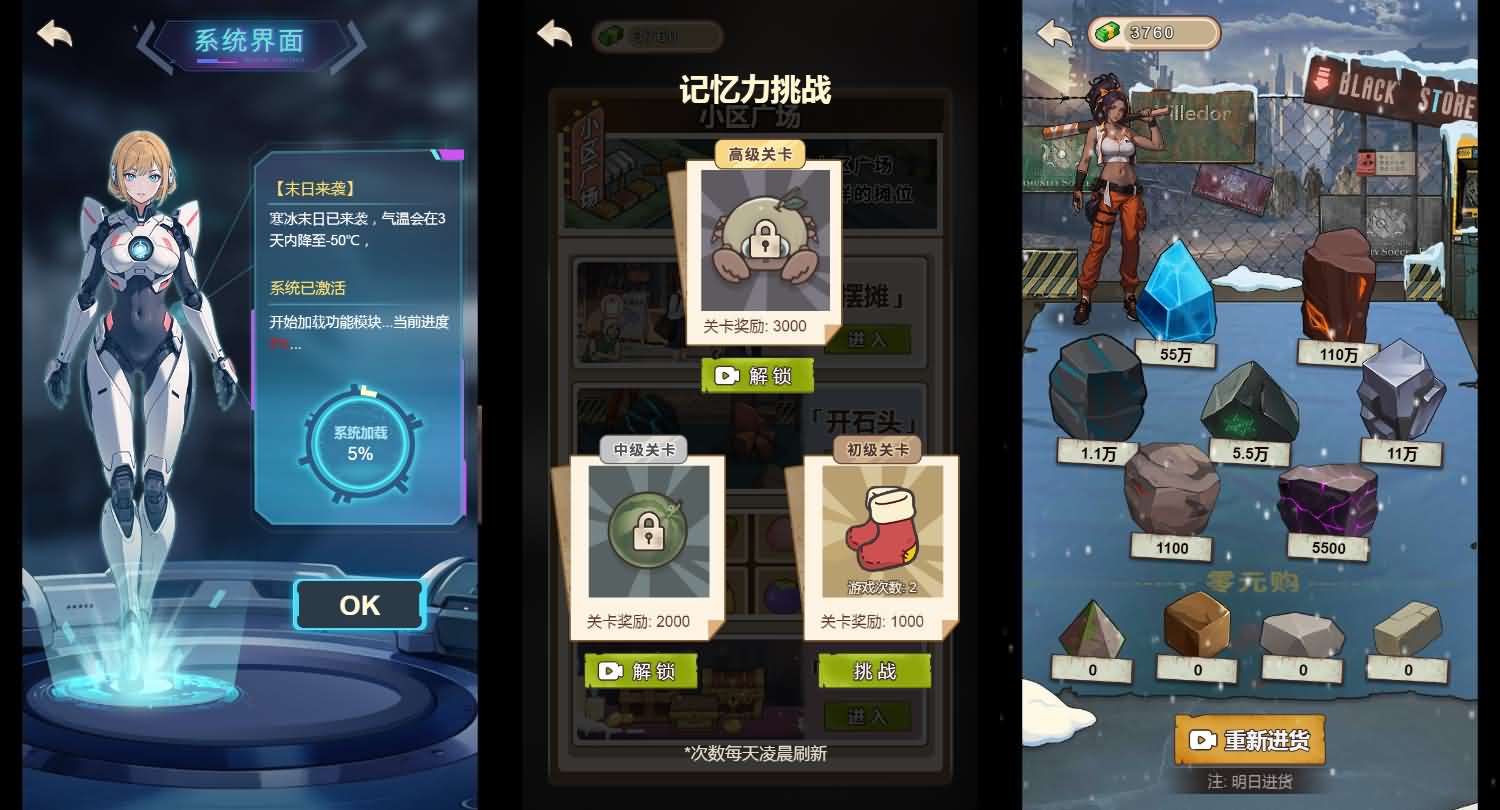This screenshot has width=1500, height=810.
Task: Tap the back arrow on the 系统界面 screen
Action: (53, 33)
